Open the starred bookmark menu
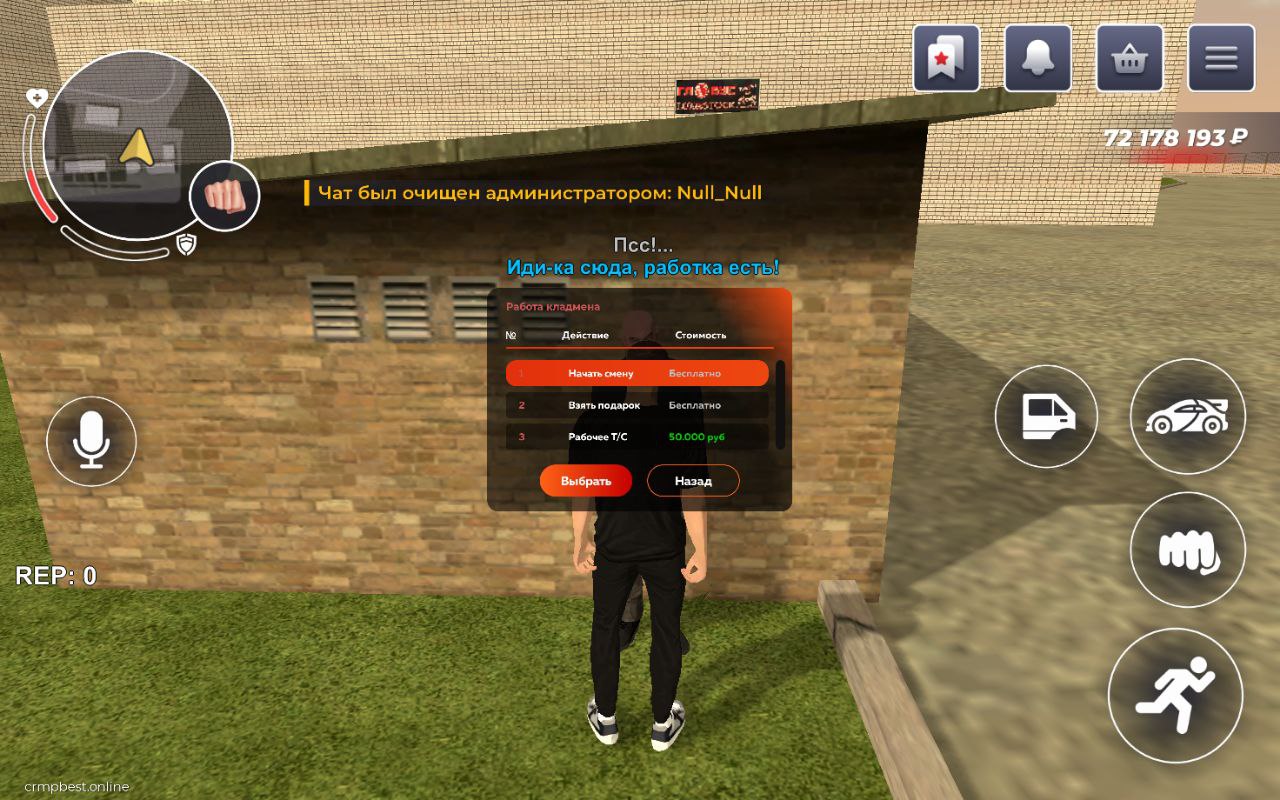Image resolution: width=1280 pixels, height=800 pixels. 946,59
